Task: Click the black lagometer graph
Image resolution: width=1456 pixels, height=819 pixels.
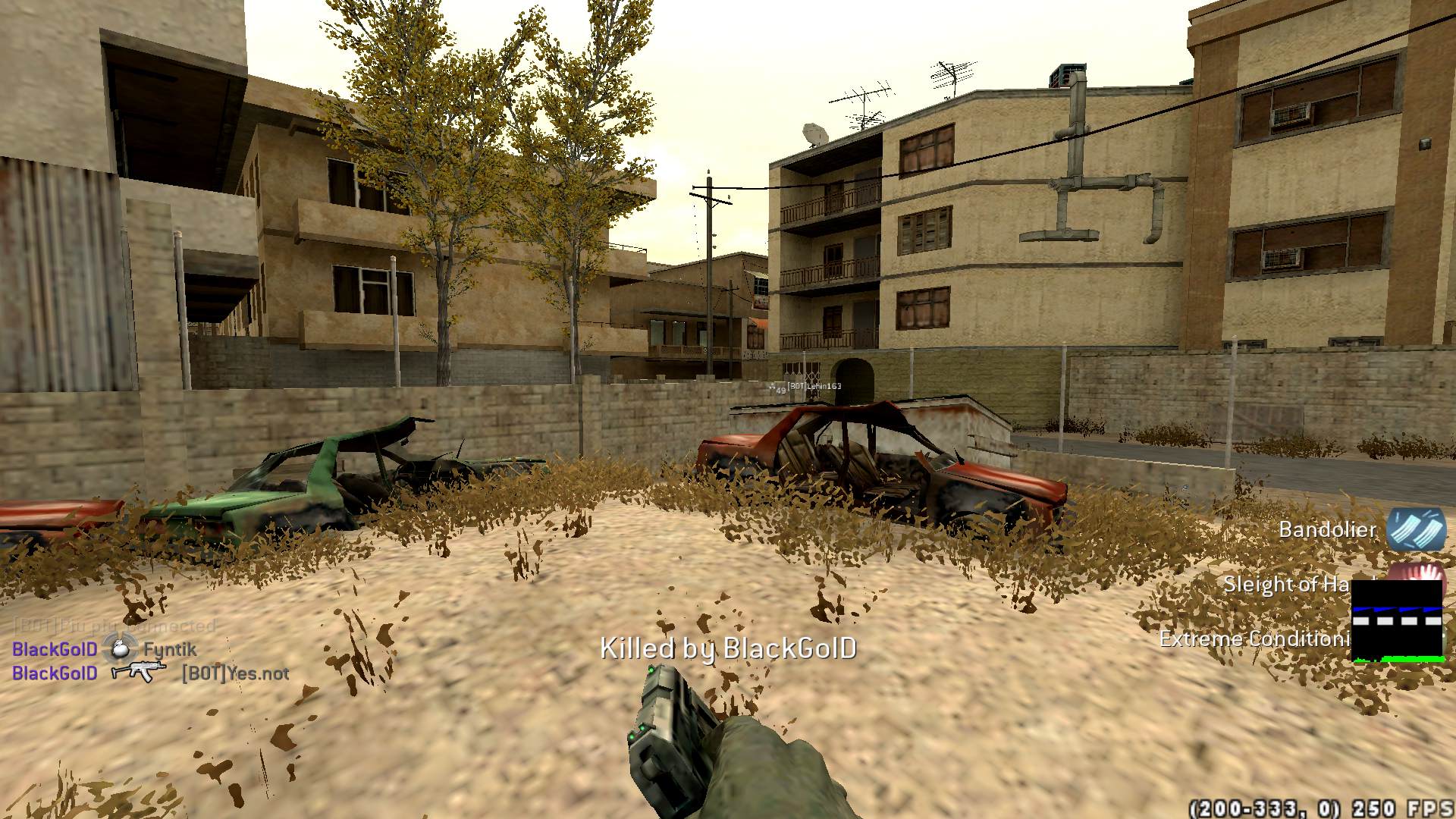Action: (1397, 622)
